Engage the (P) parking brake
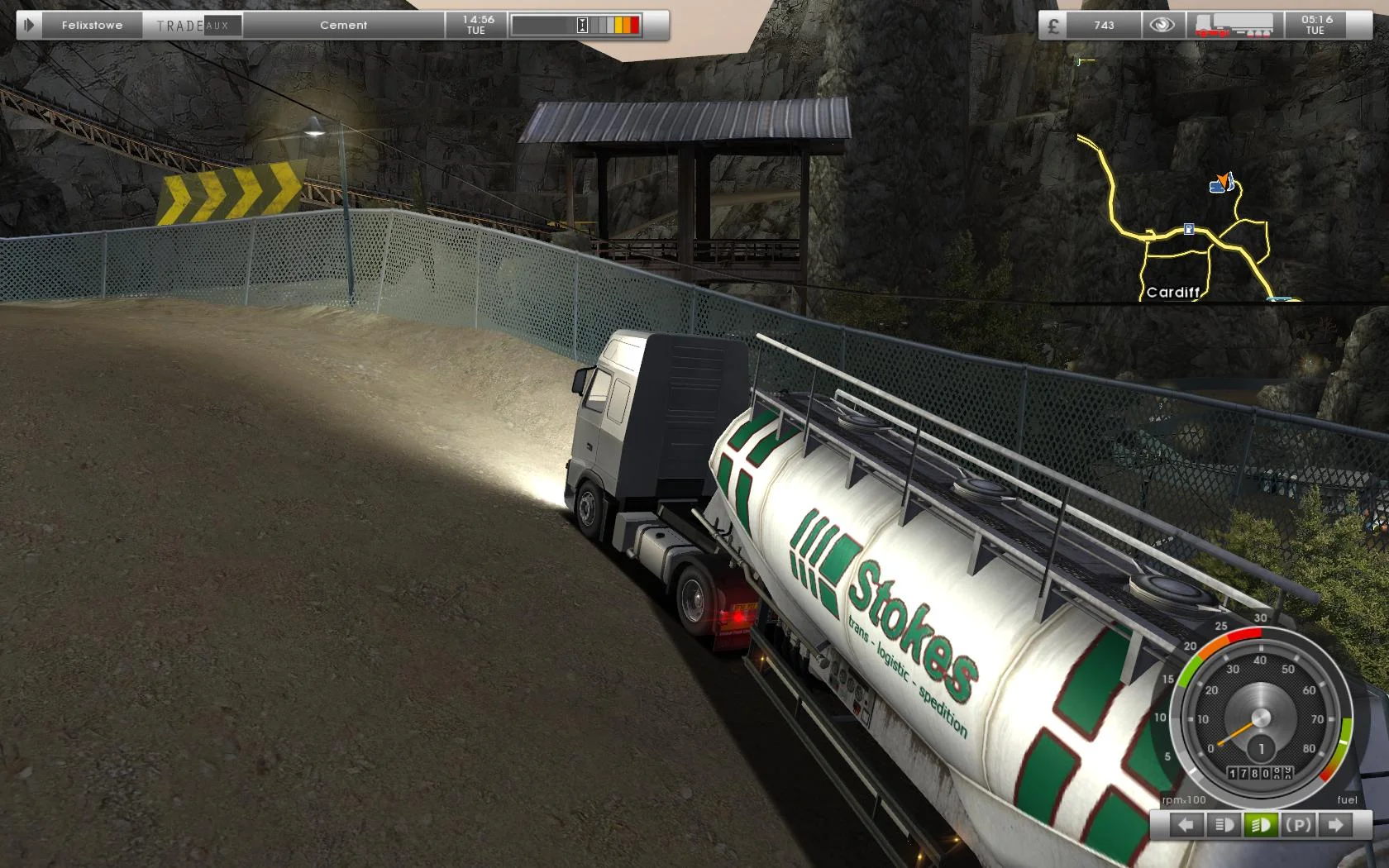This screenshot has height=868, width=1389. (x=1300, y=825)
